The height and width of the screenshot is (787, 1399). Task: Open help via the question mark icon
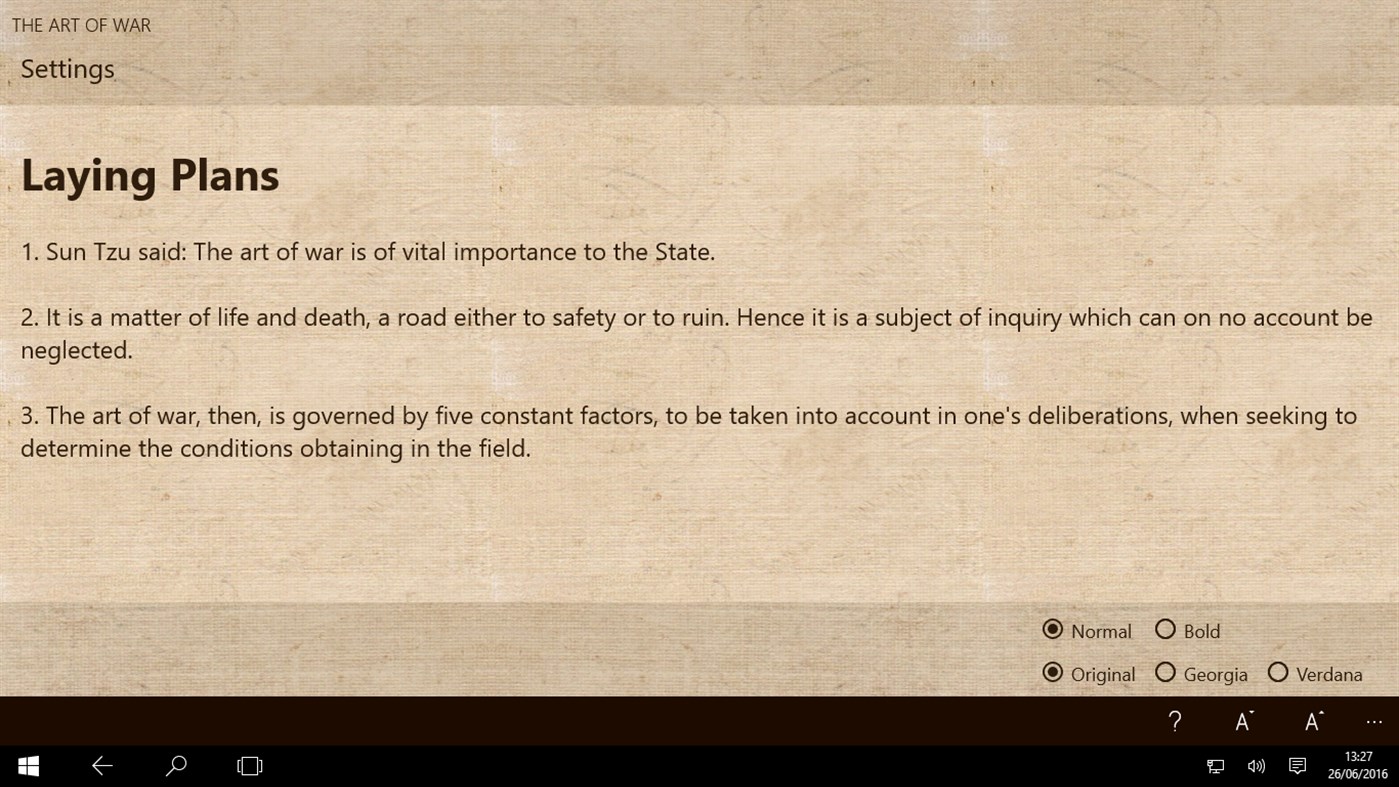coord(1175,721)
